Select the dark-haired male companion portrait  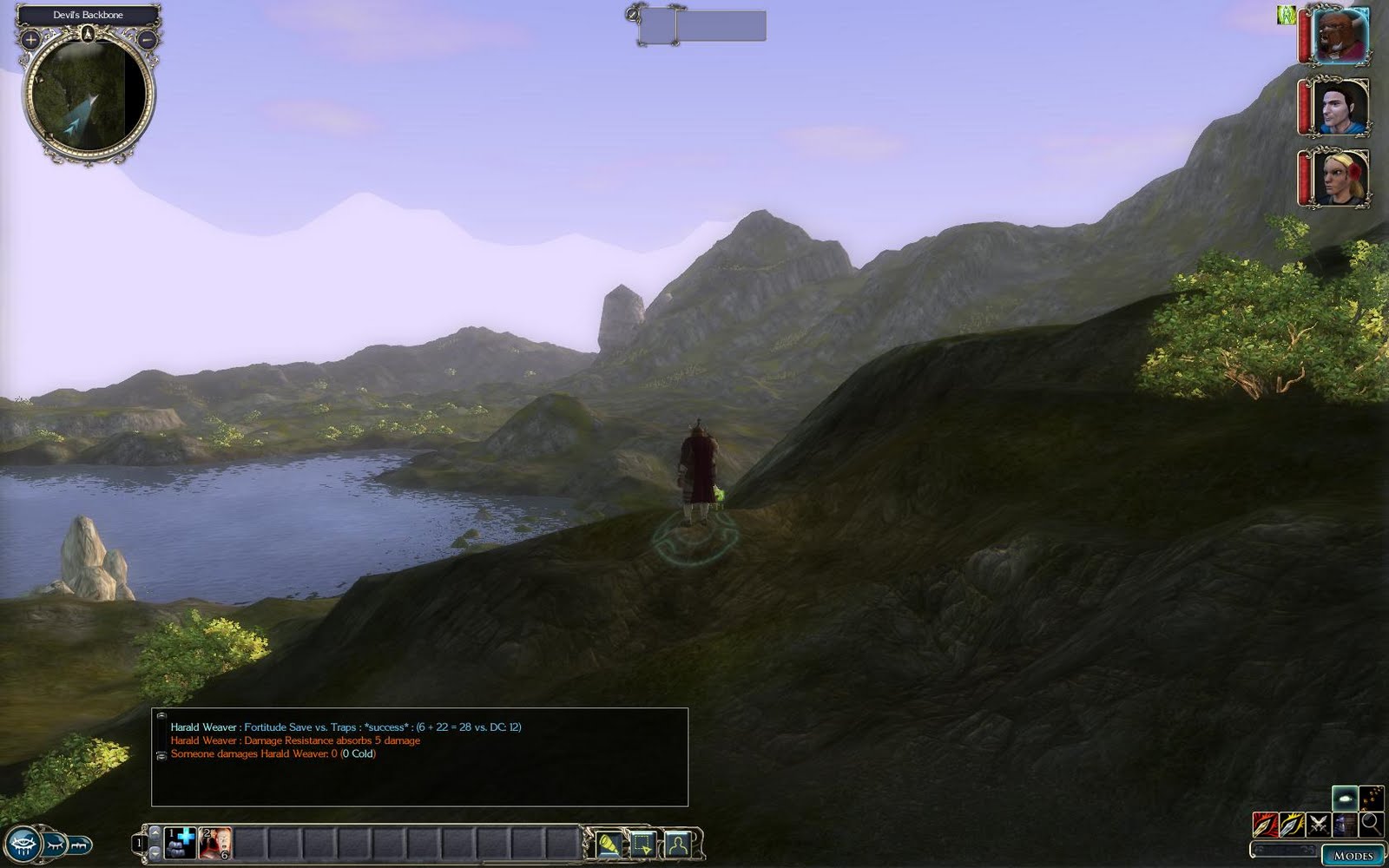[x=1340, y=107]
